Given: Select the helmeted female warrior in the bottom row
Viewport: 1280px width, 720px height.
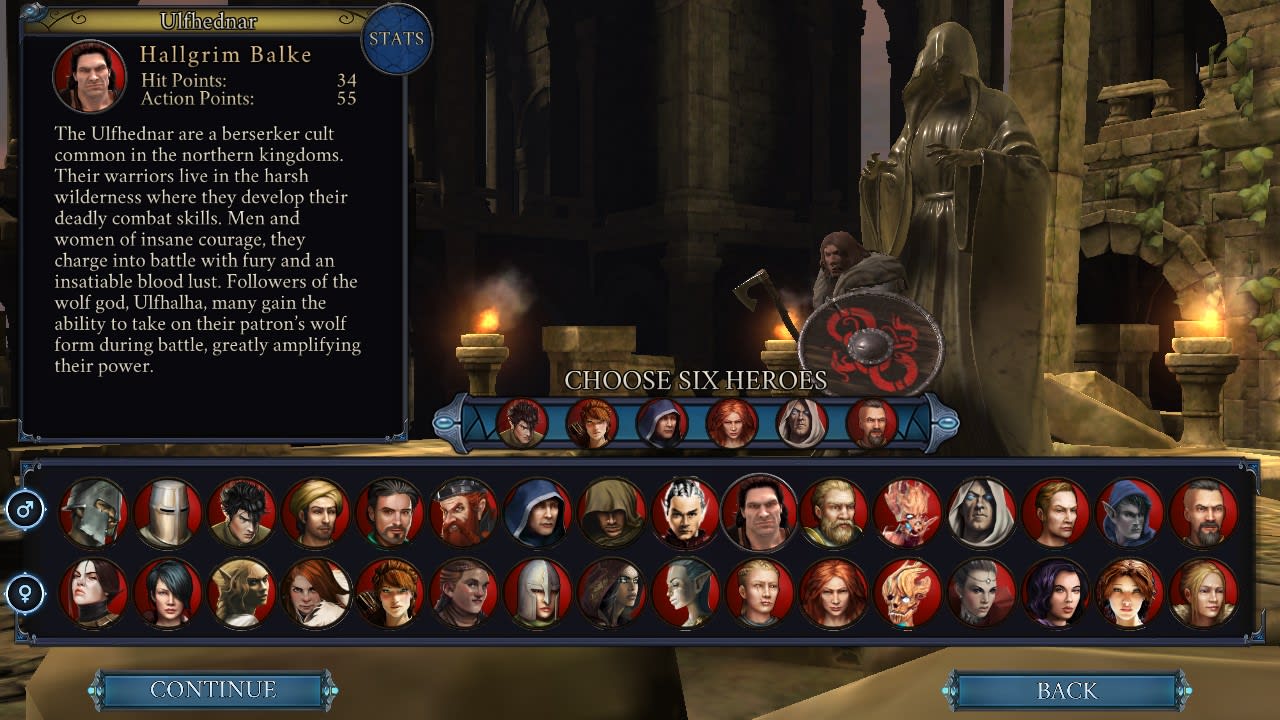Looking at the screenshot, I should tap(536, 593).
